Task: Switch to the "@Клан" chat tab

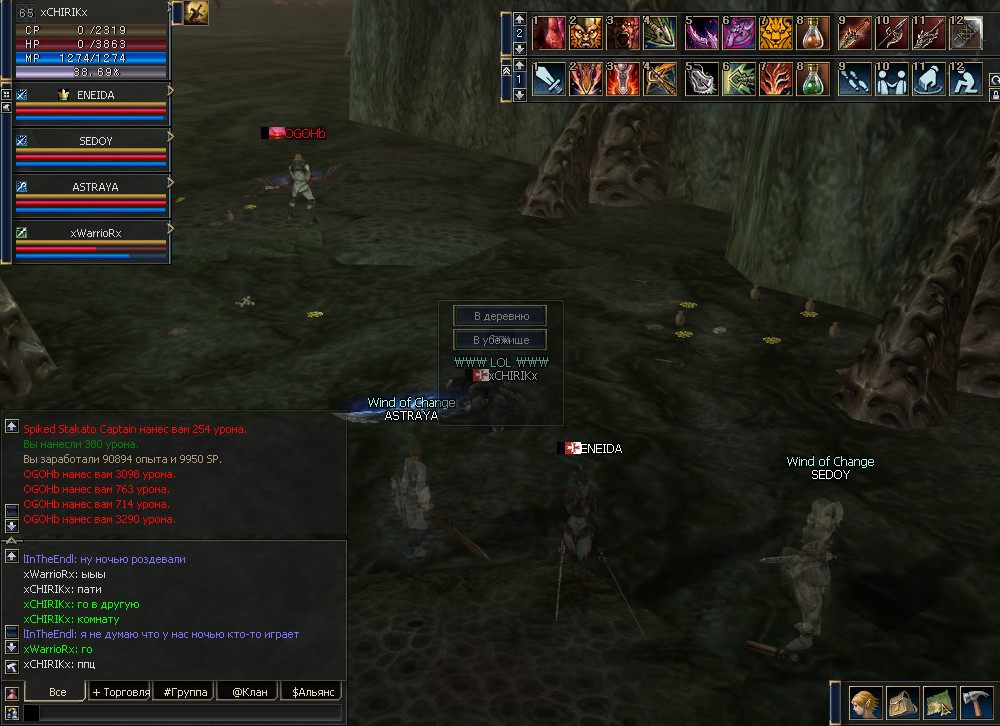Action: [248, 692]
